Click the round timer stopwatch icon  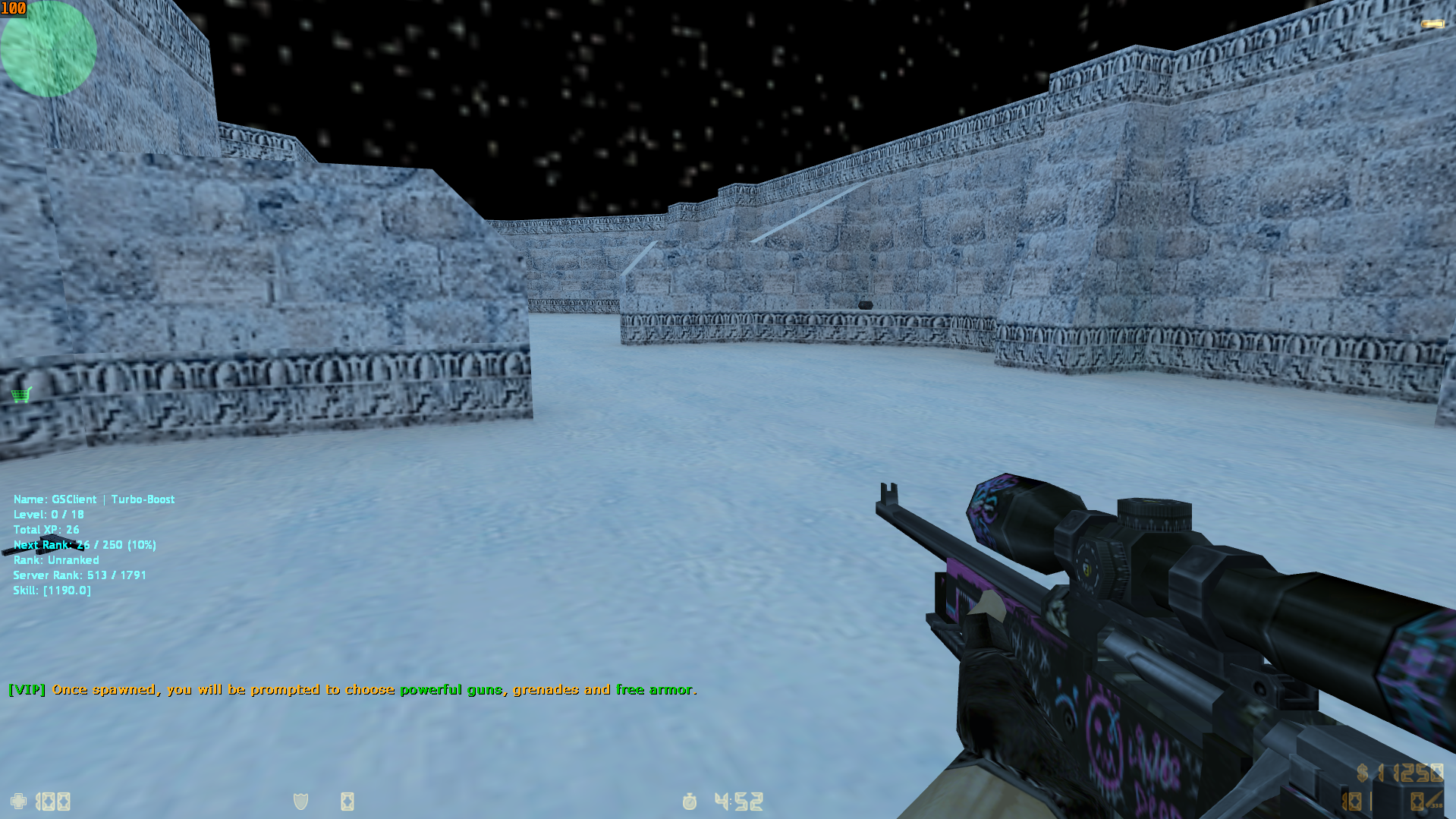point(689,801)
